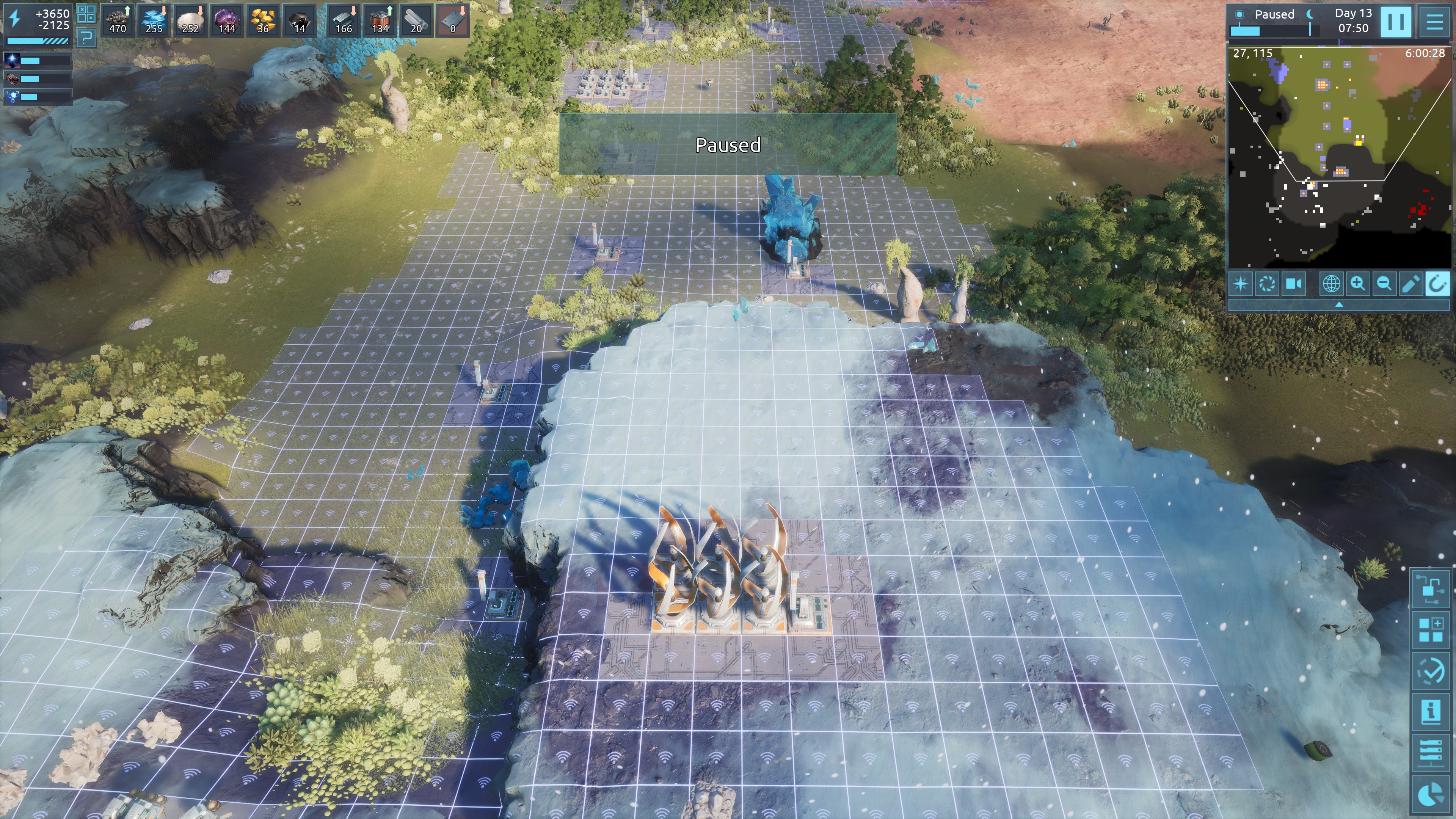The width and height of the screenshot is (1456, 819).
Task: Open the globe map view
Action: [x=1331, y=283]
